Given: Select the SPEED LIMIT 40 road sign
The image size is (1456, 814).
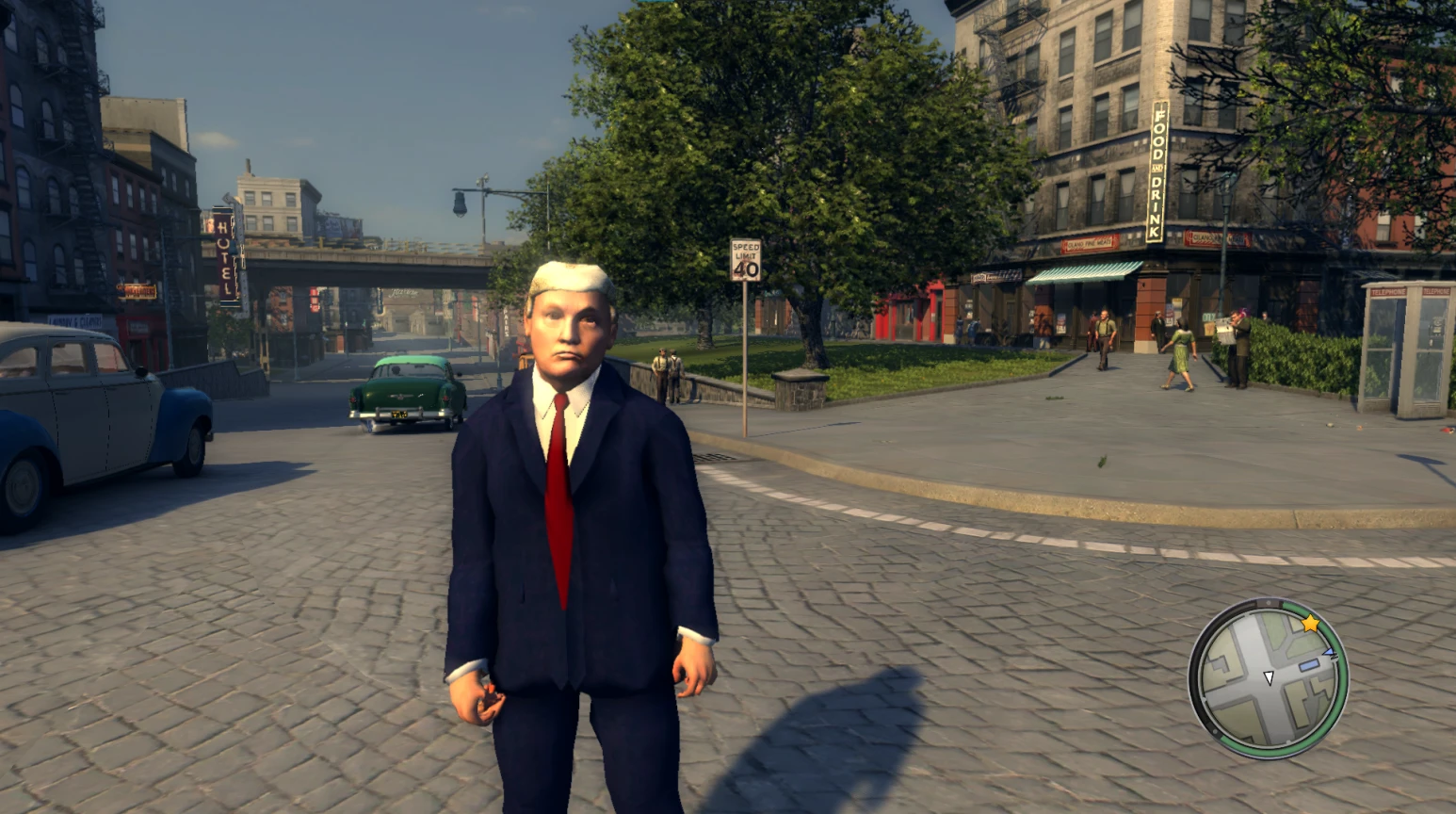Looking at the screenshot, I should [747, 259].
